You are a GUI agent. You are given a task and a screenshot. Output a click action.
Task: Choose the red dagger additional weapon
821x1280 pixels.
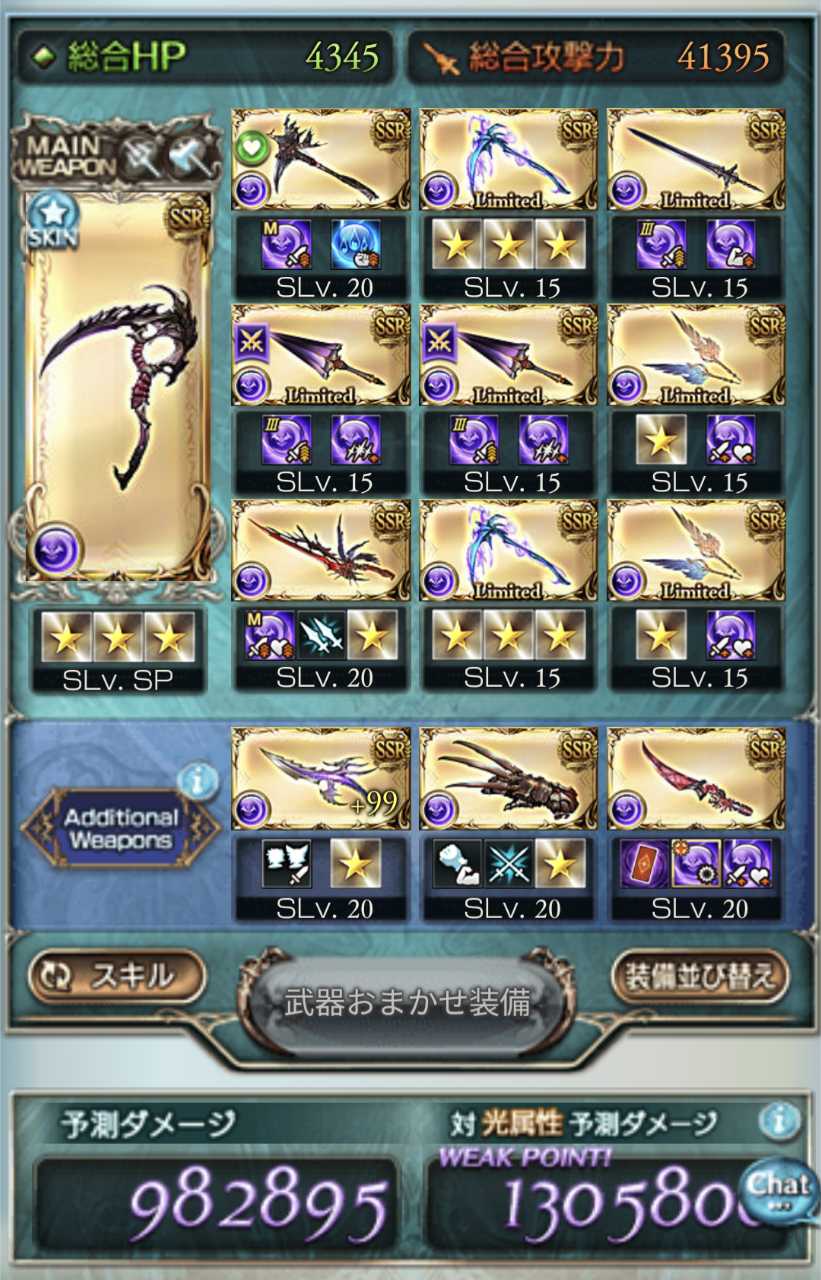(696, 779)
